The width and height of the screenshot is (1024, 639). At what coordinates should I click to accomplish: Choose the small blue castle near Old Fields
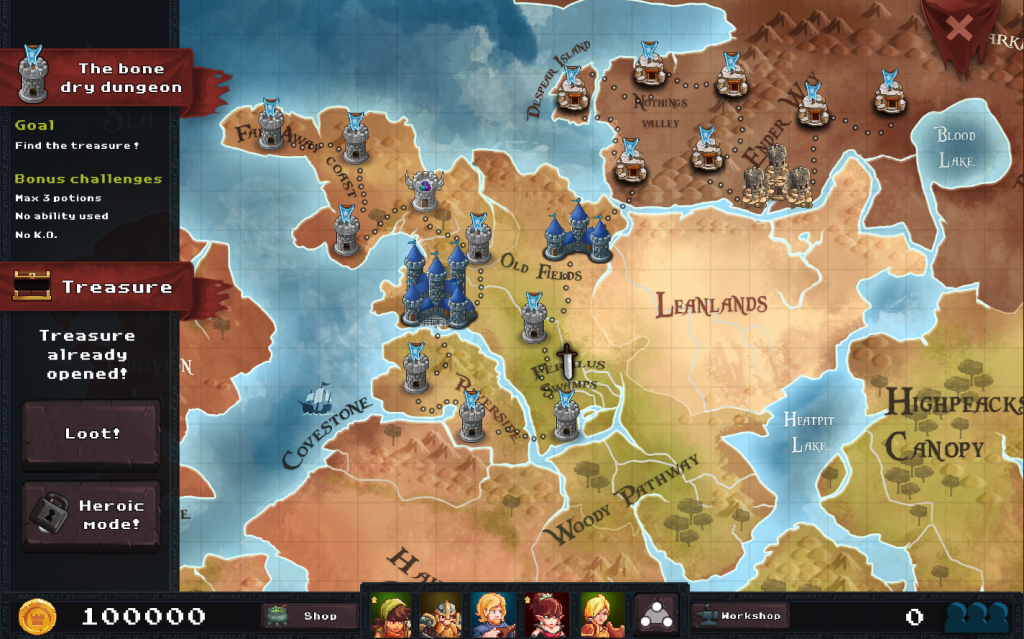coord(578,235)
